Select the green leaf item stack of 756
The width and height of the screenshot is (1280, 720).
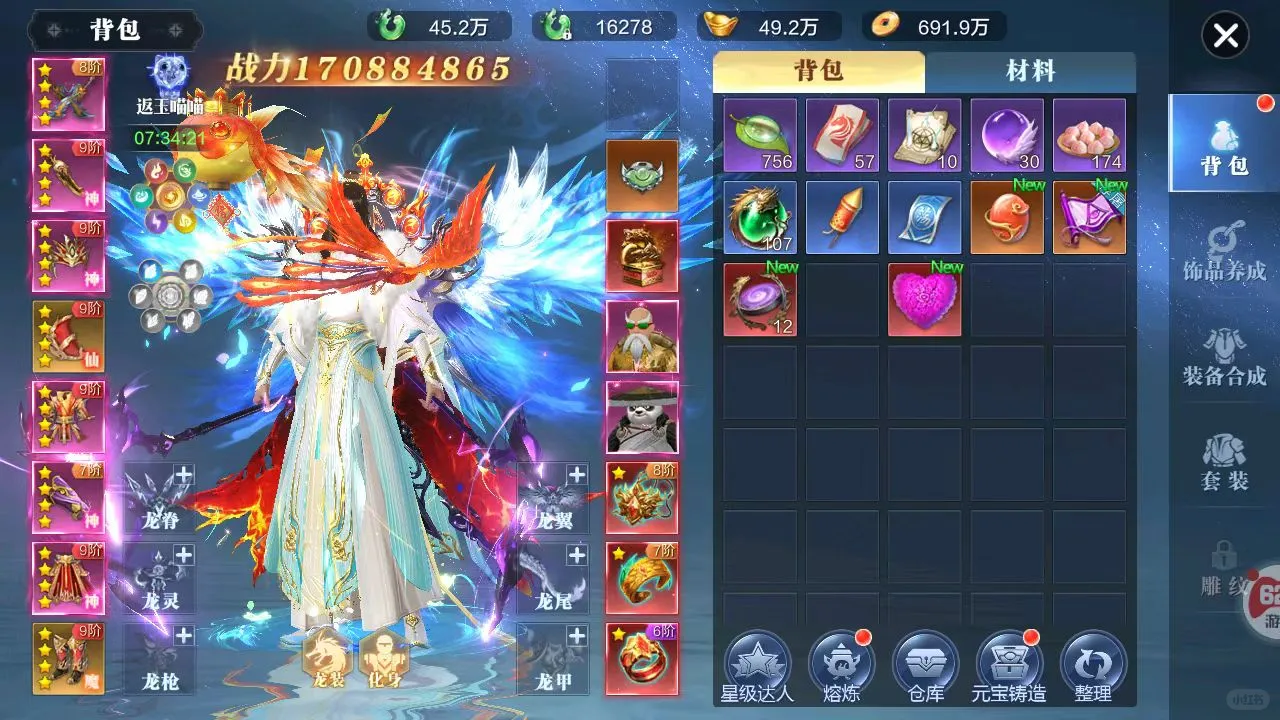[760, 135]
